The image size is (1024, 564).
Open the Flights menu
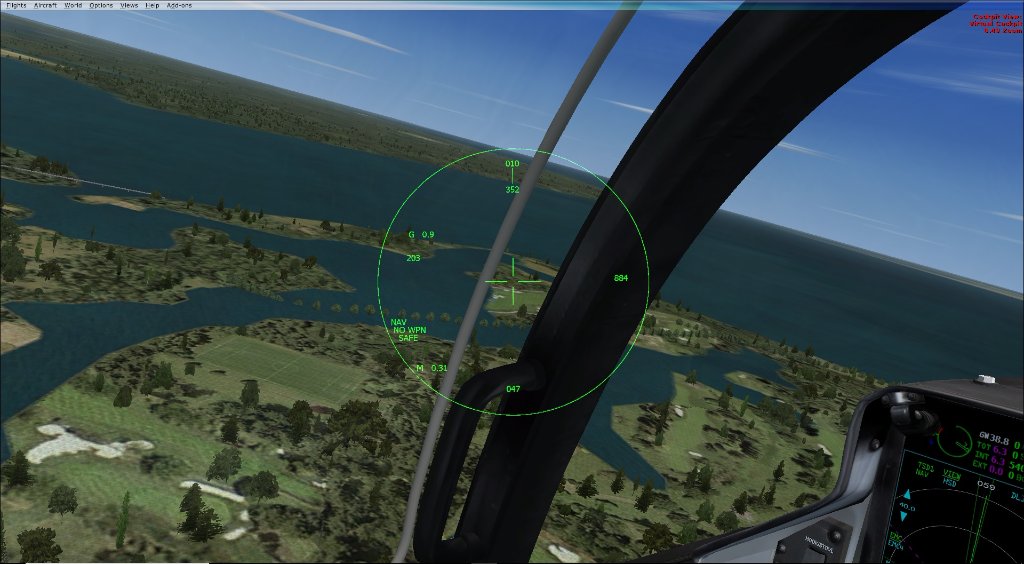16,5
